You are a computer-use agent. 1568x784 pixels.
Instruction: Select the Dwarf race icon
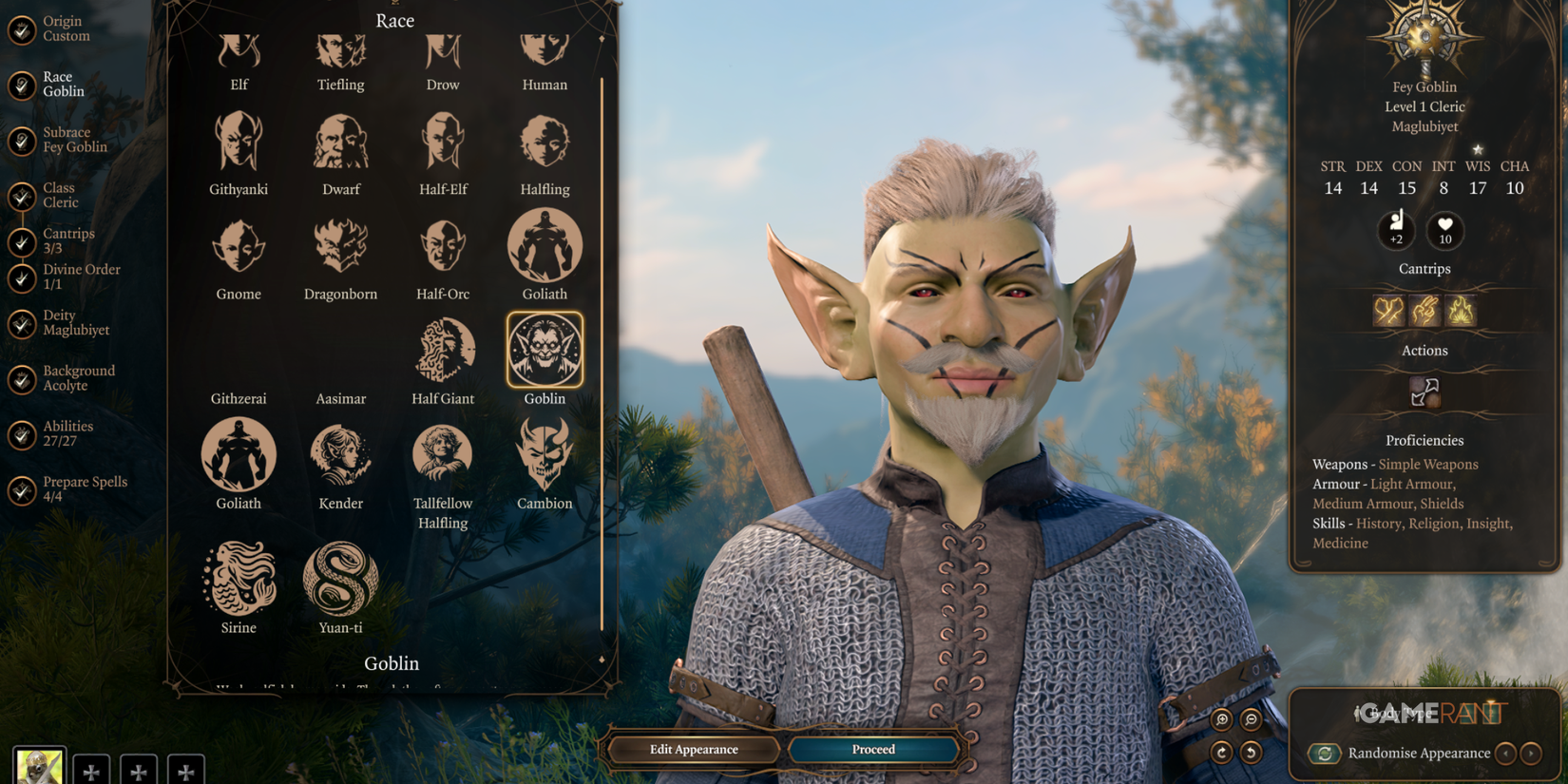click(x=340, y=143)
